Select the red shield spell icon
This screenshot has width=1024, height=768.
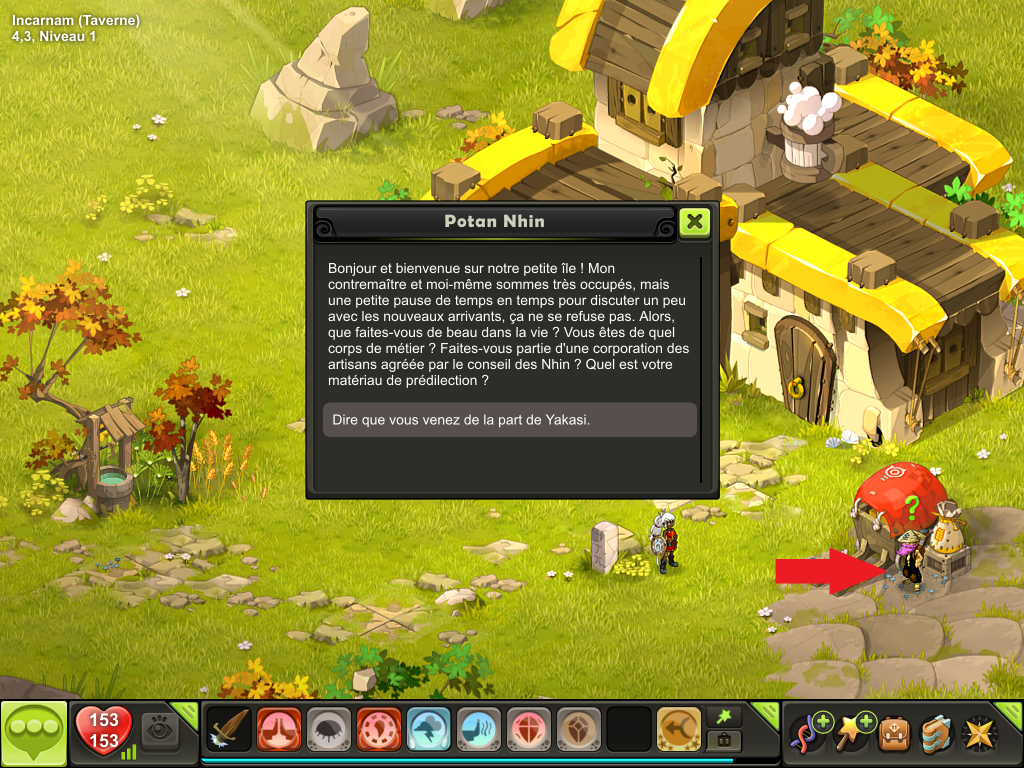click(x=528, y=729)
